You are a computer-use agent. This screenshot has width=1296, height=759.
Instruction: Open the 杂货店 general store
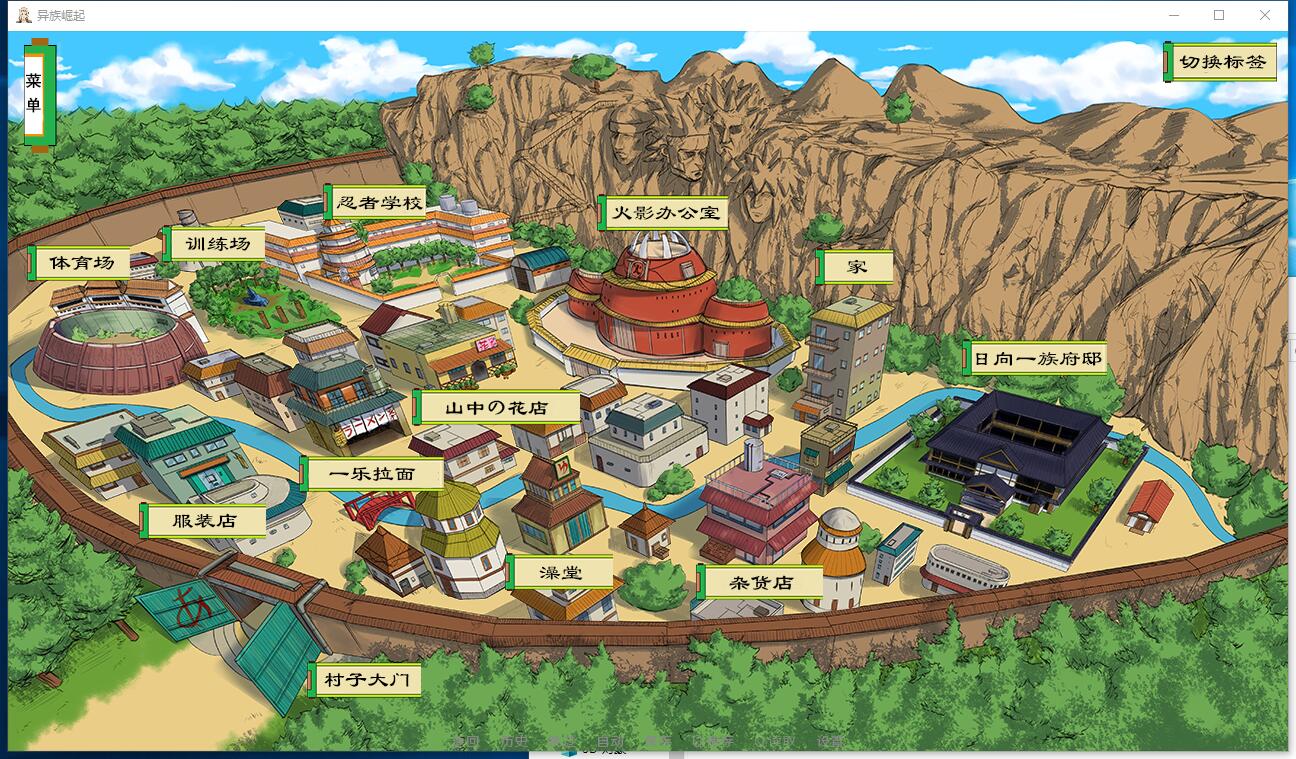(x=760, y=582)
